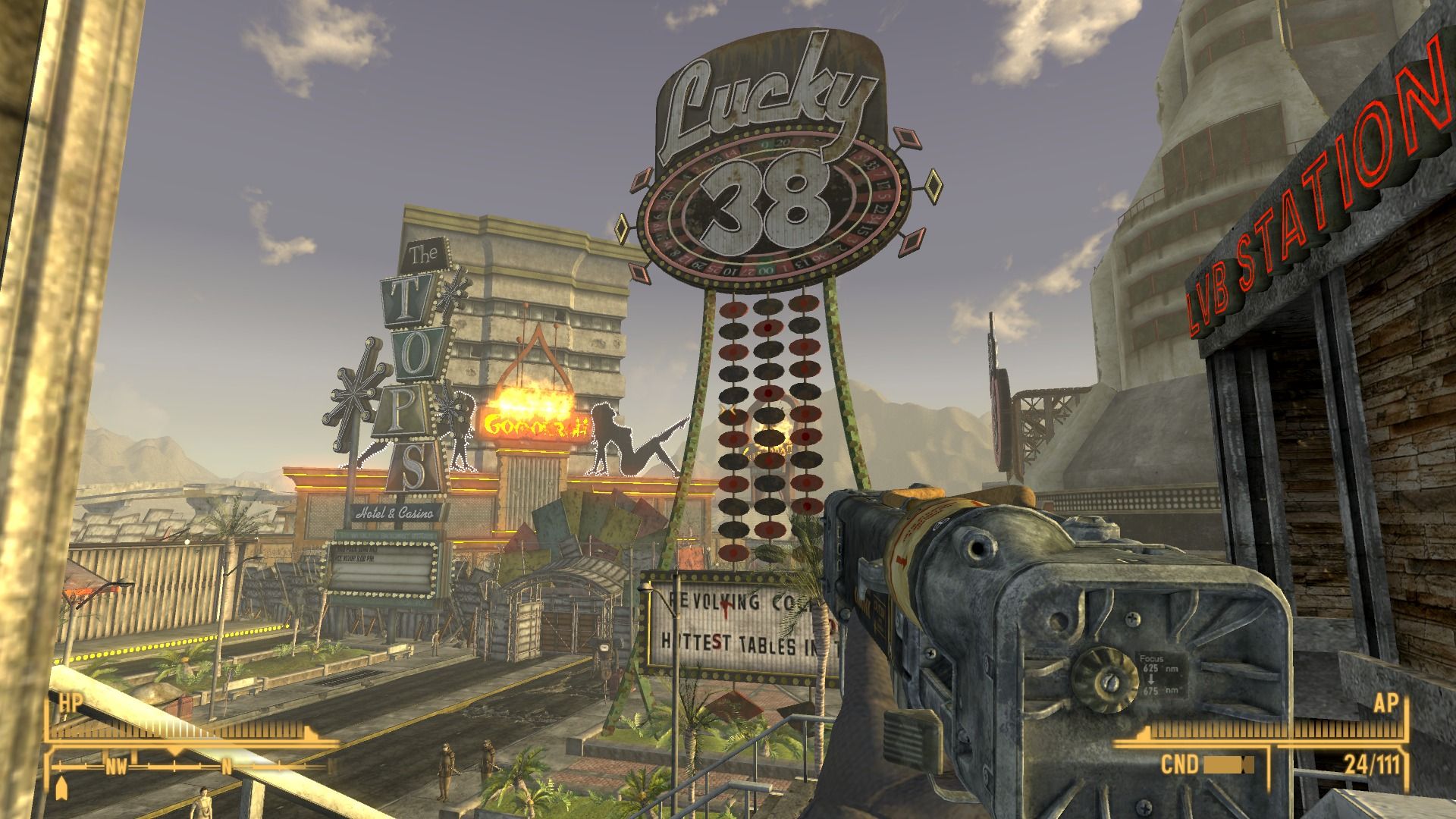The width and height of the screenshot is (1456, 819).
Task: Toggle the compass marker at N
Action: [227, 767]
